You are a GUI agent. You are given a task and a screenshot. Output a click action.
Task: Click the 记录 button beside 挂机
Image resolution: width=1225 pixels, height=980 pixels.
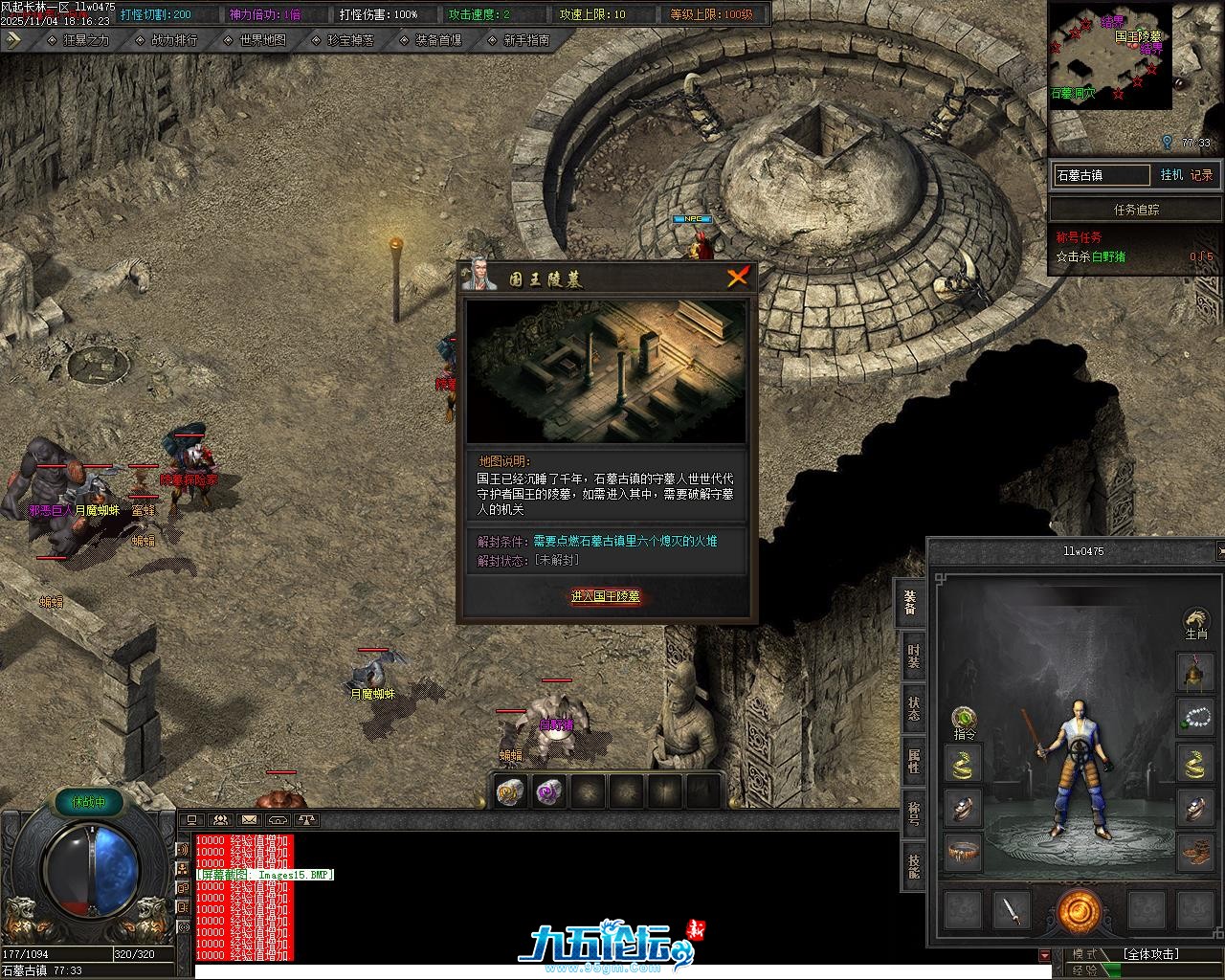tap(1201, 175)
